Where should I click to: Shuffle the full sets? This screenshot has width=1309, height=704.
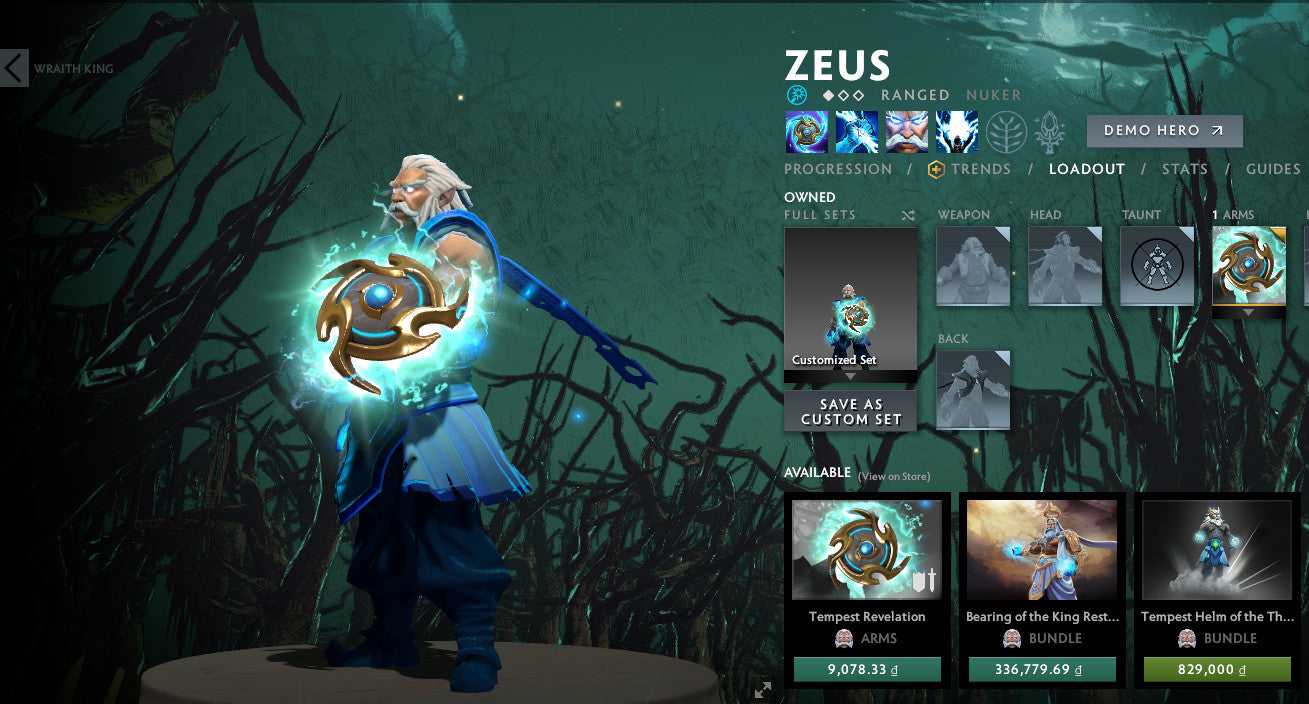[x=907, y=215]
